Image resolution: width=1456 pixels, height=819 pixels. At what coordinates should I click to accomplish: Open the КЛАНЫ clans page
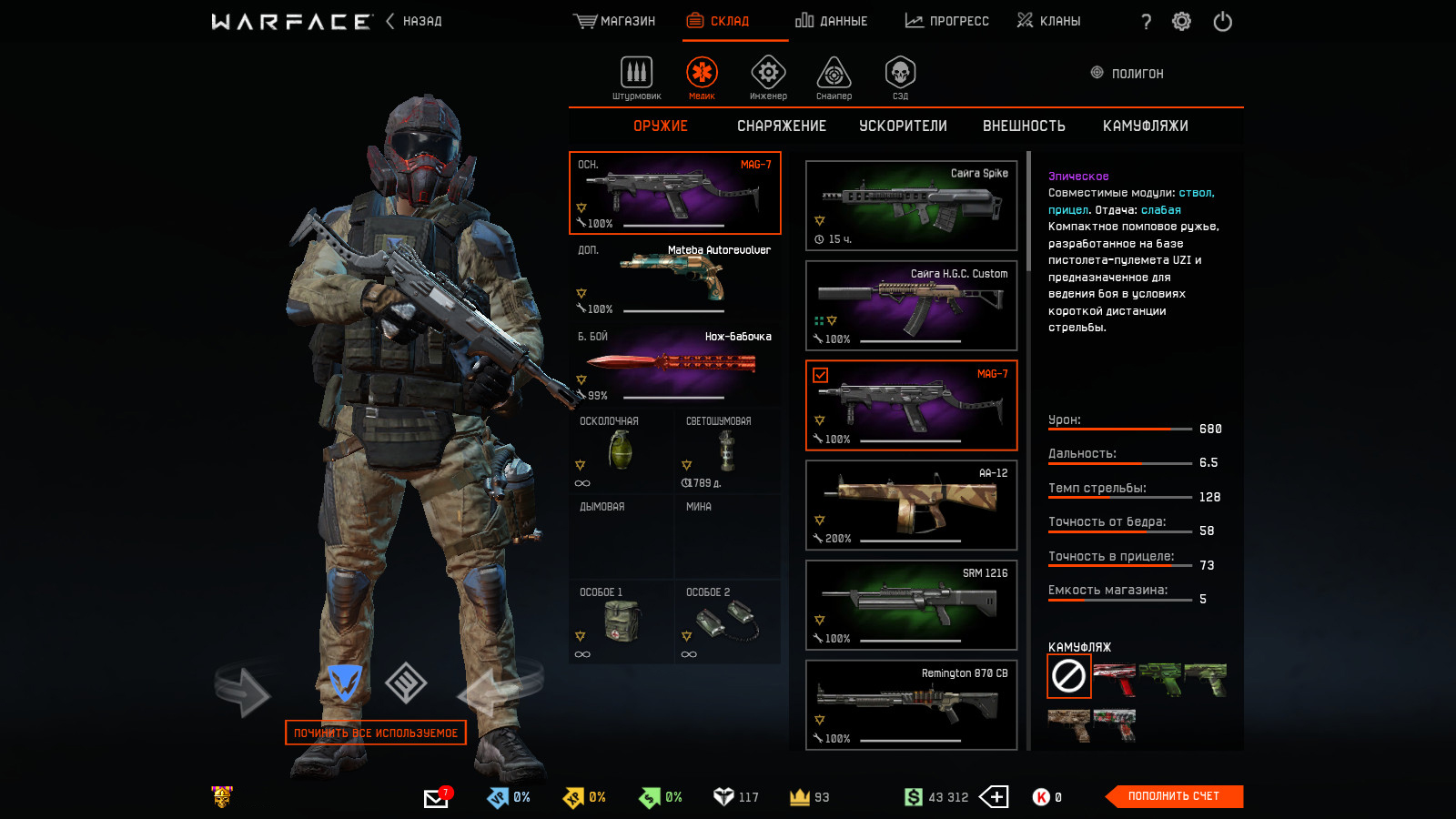pyautogui.click(x=1049, y=21)
